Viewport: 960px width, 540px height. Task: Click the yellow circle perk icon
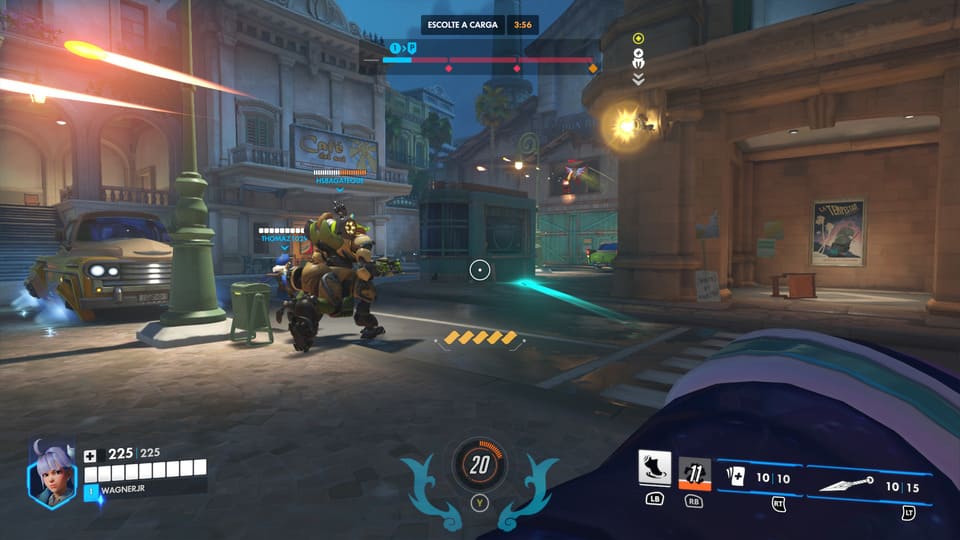point(638,38)
